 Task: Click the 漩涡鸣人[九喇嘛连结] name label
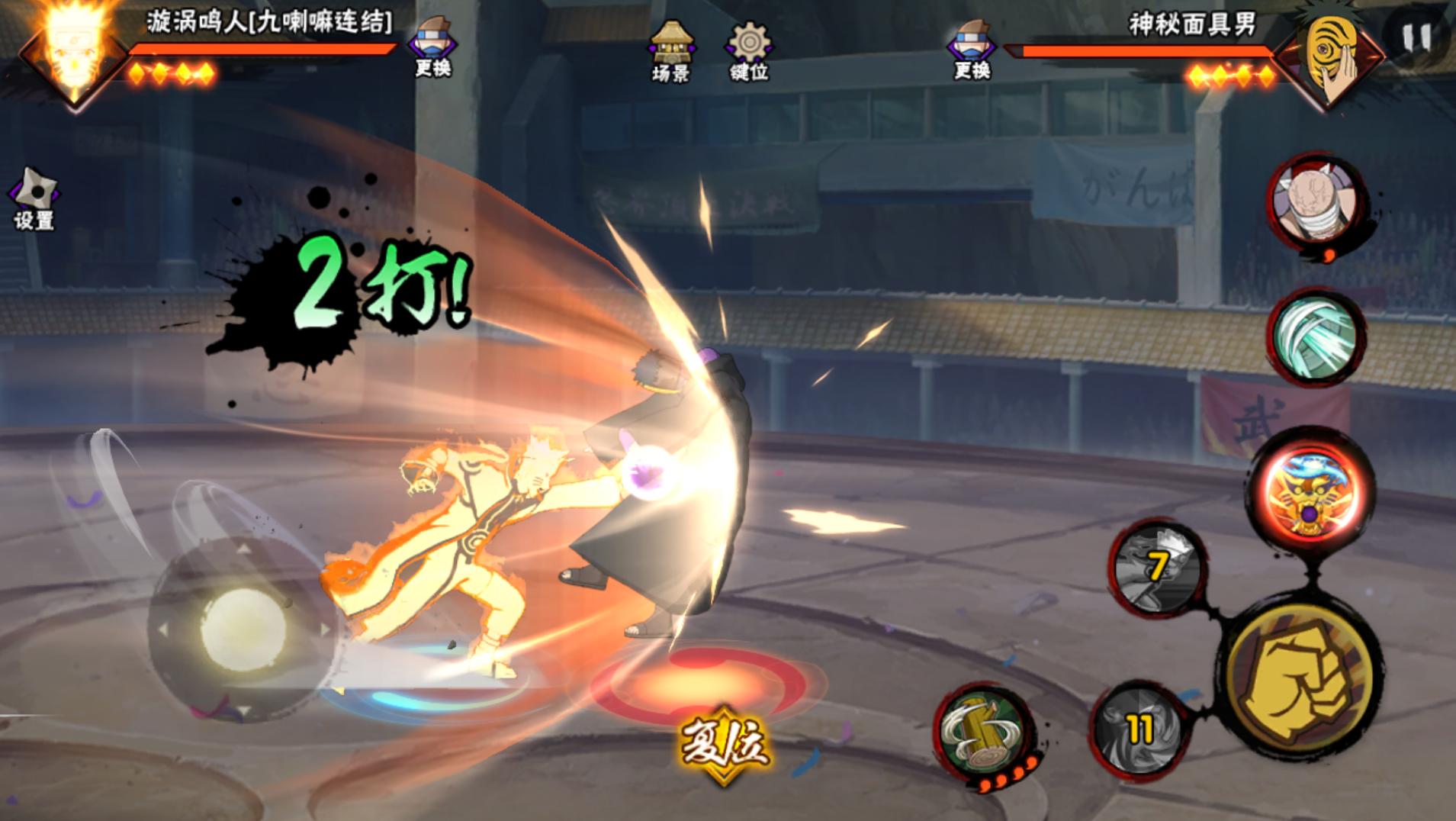click(268, 23)
